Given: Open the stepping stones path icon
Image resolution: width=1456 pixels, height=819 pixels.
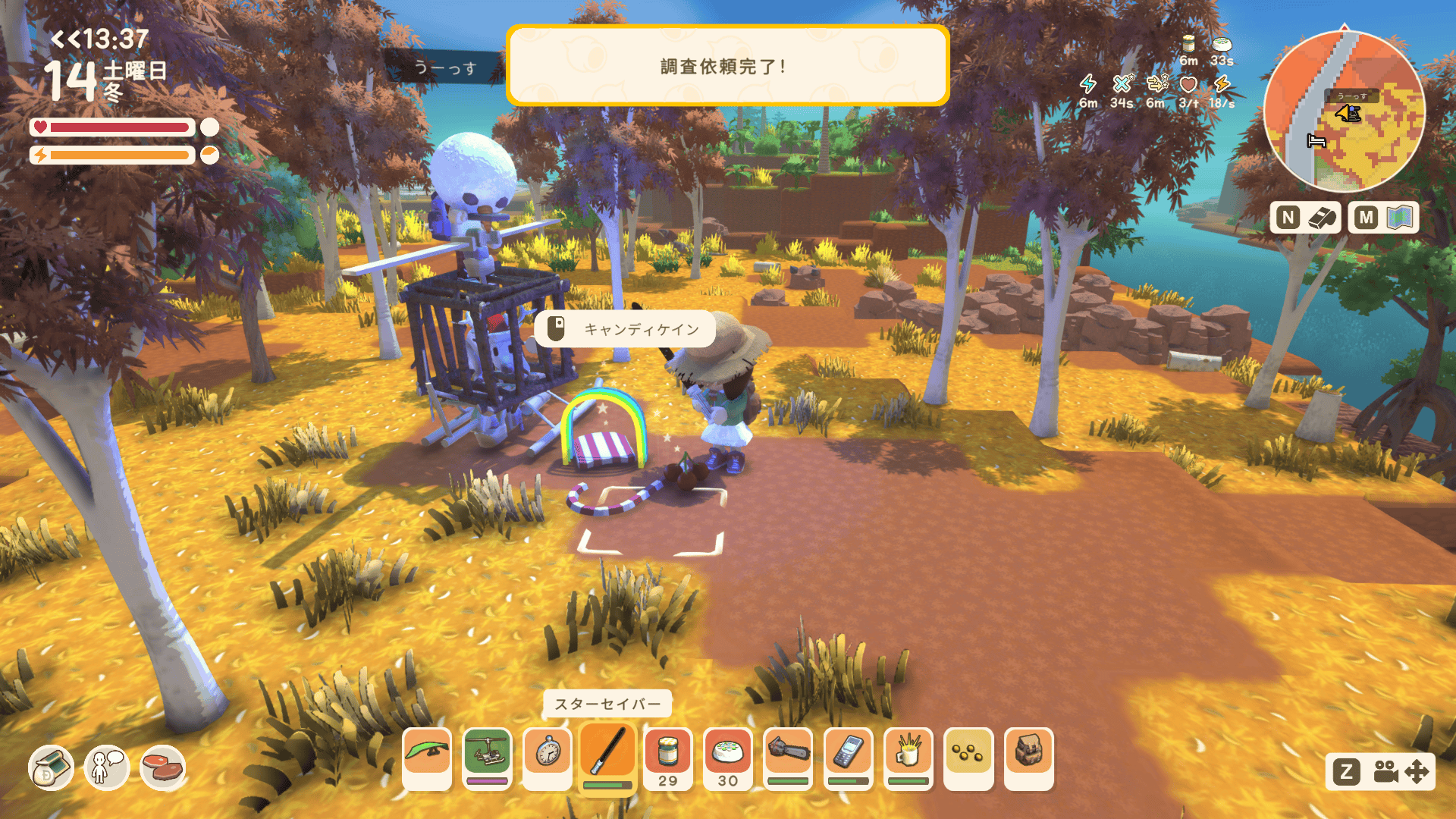Looking at the screenshot, I should (x=162, y=768).
